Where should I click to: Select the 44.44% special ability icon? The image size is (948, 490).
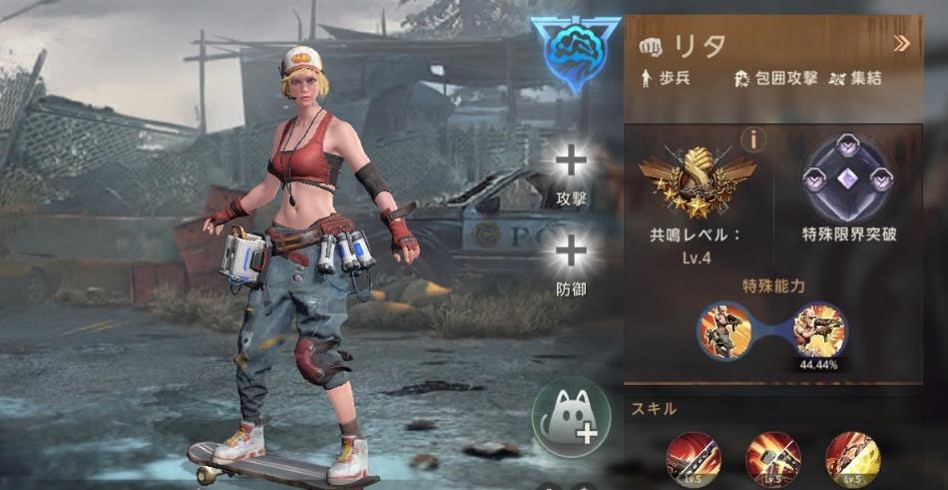pos(819,330)
